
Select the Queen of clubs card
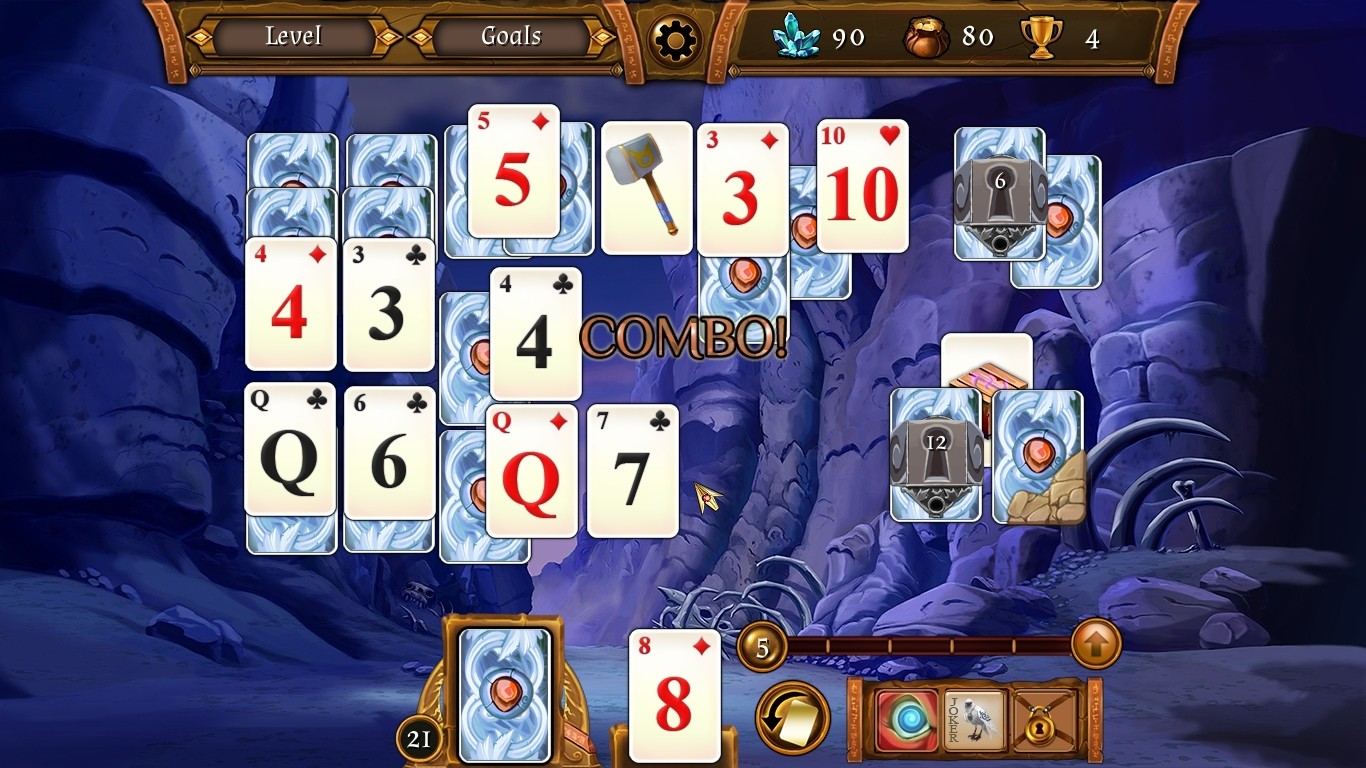click(290, 450)
